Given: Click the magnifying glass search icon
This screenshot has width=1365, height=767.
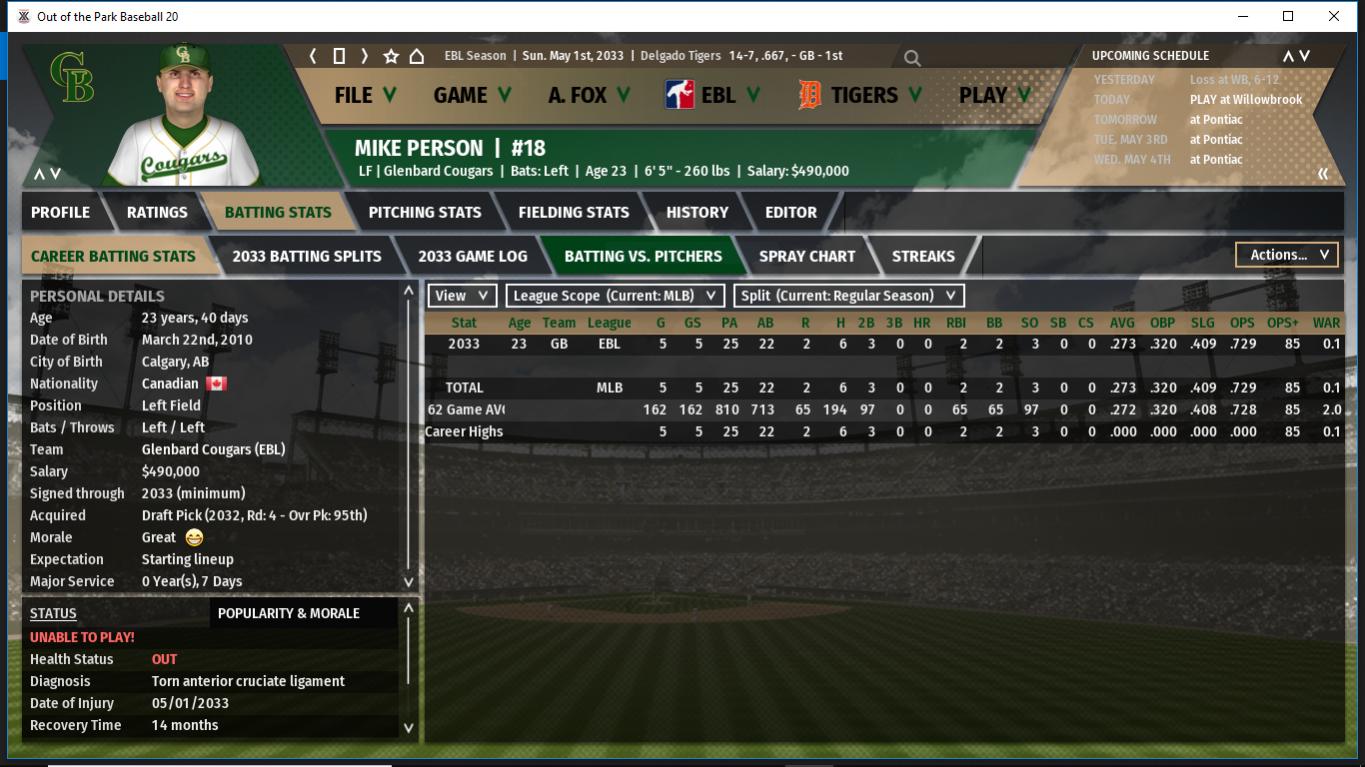Looking at the screenshot, I should click(x=912, y=58).
